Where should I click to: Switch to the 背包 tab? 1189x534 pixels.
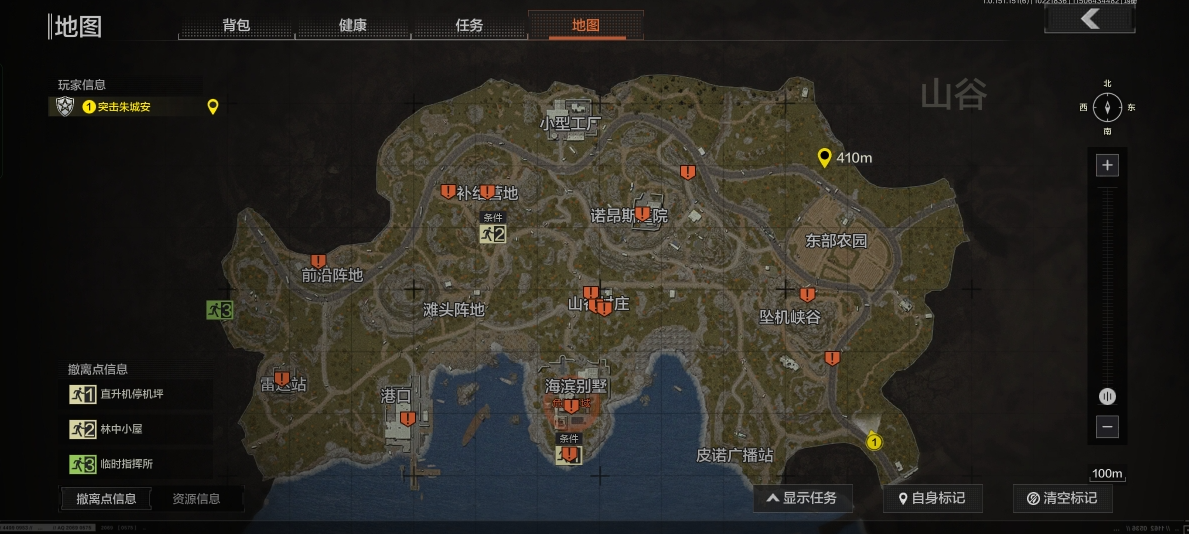236,25
